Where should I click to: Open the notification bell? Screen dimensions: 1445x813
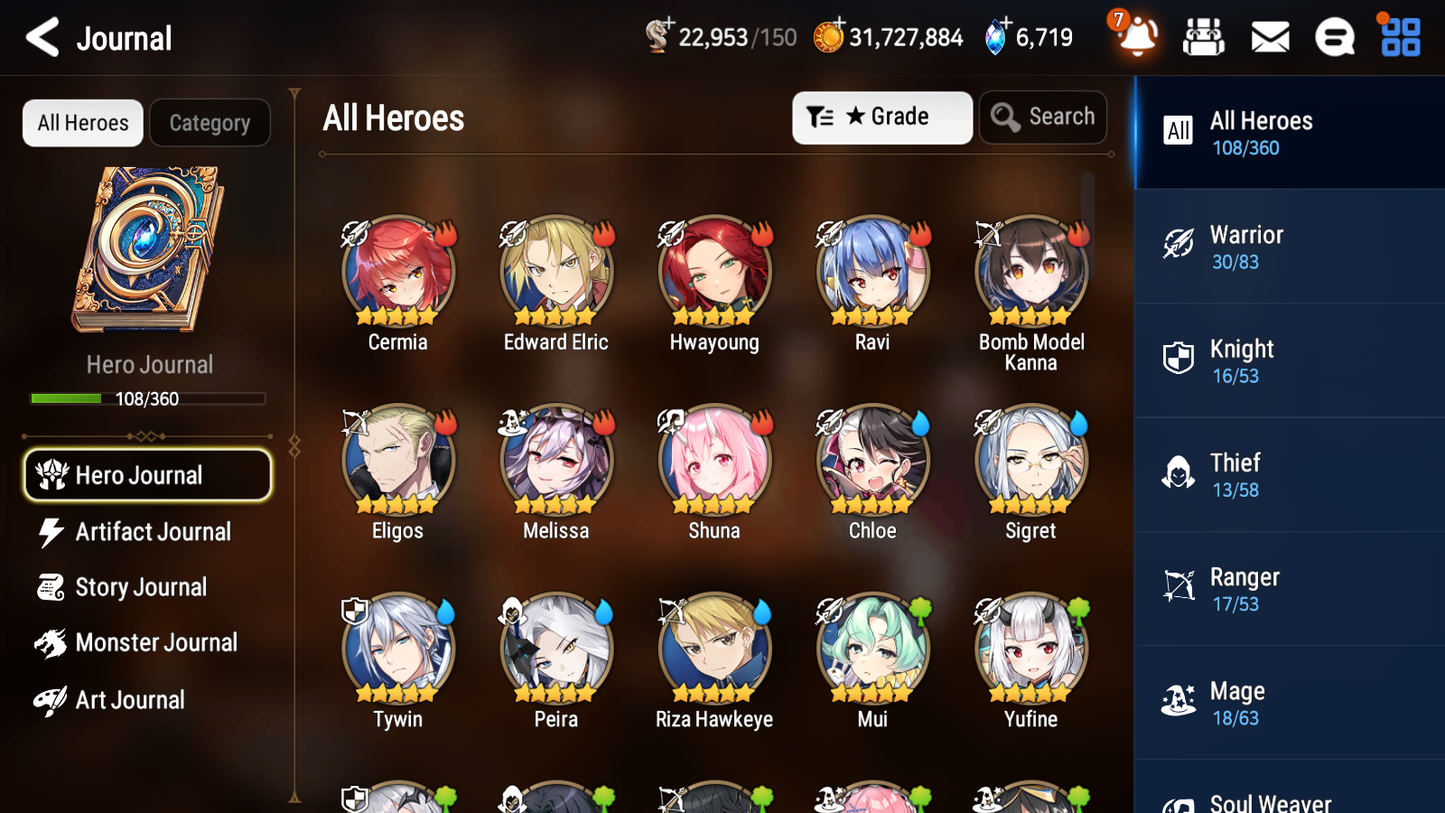pos(1135,37)
